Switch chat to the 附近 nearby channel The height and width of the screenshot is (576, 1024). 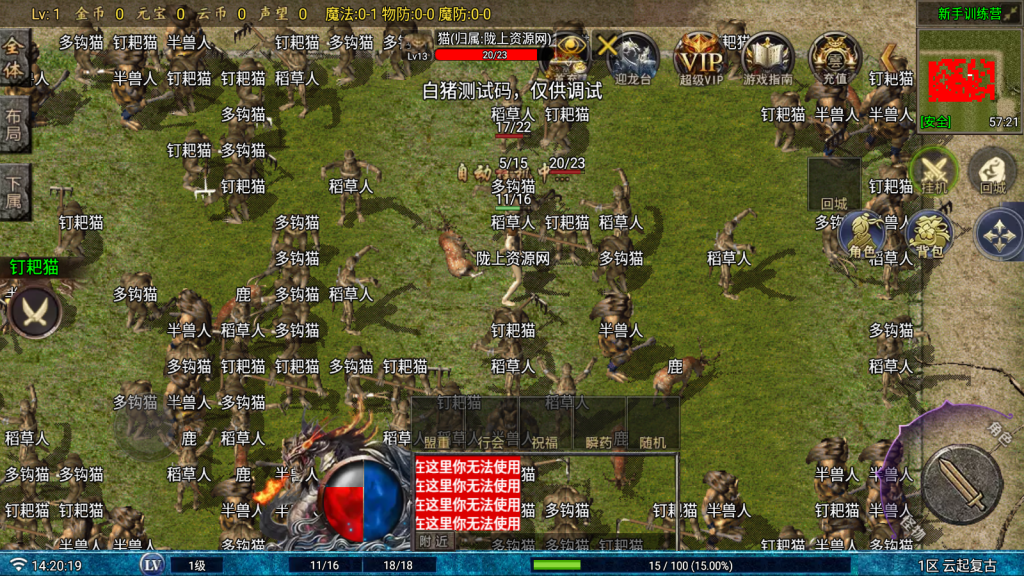(433, 540)
